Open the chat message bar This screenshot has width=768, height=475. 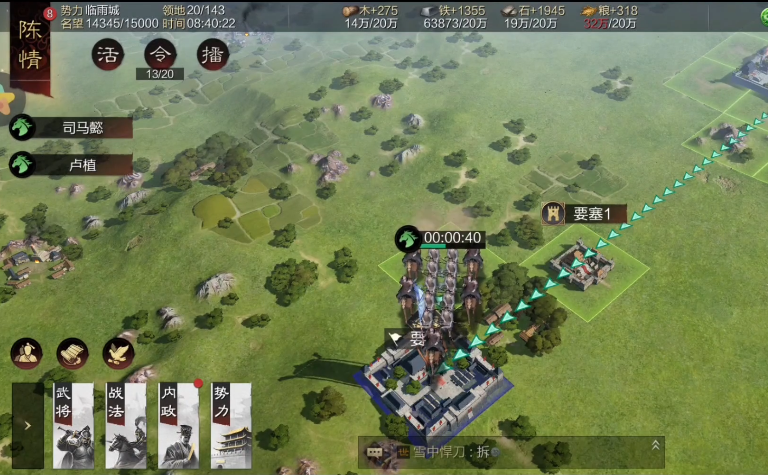pyautogui.click(x=500, y=452)
